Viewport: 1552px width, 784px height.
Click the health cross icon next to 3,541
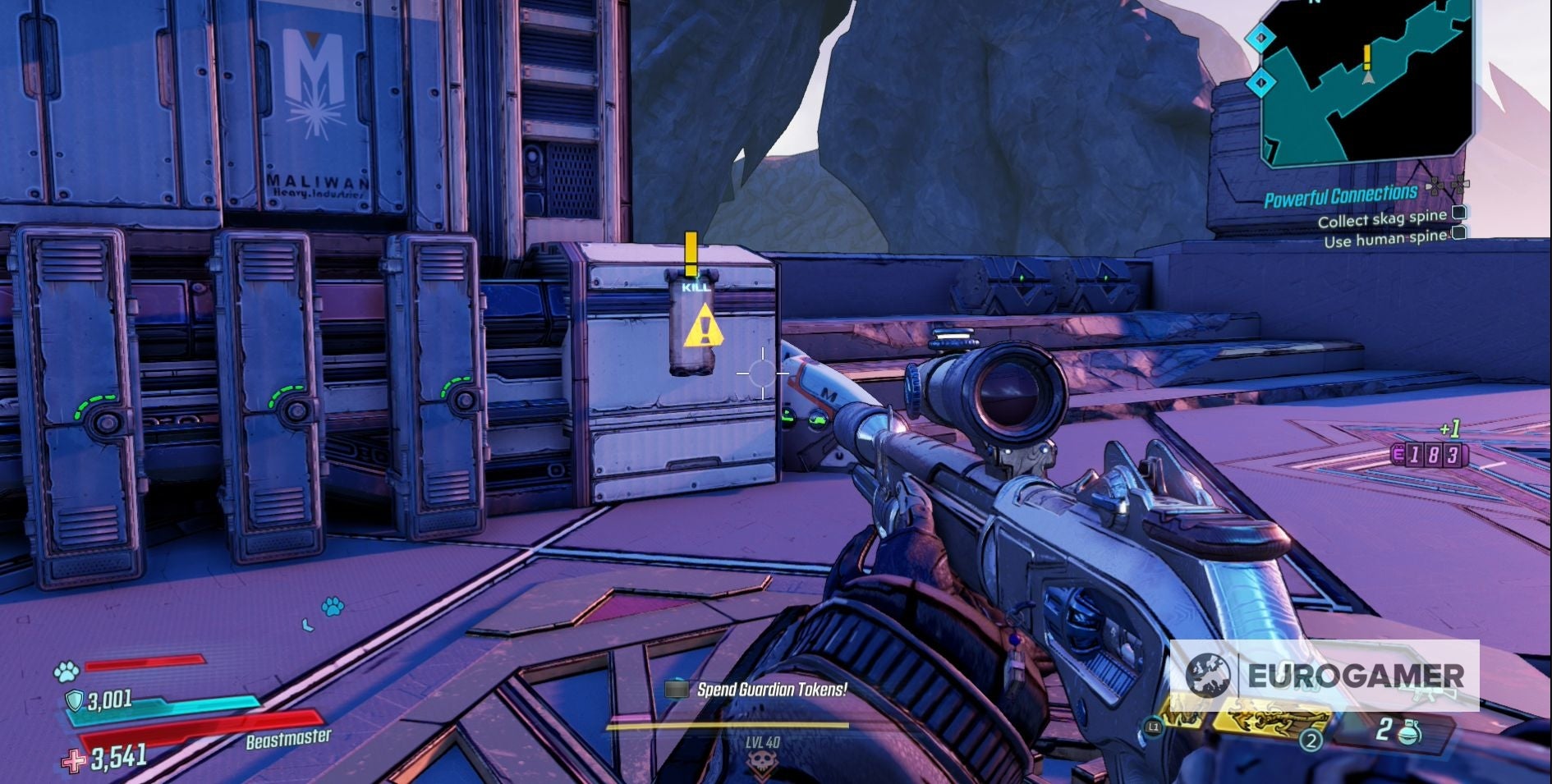[x=76, y=762]
